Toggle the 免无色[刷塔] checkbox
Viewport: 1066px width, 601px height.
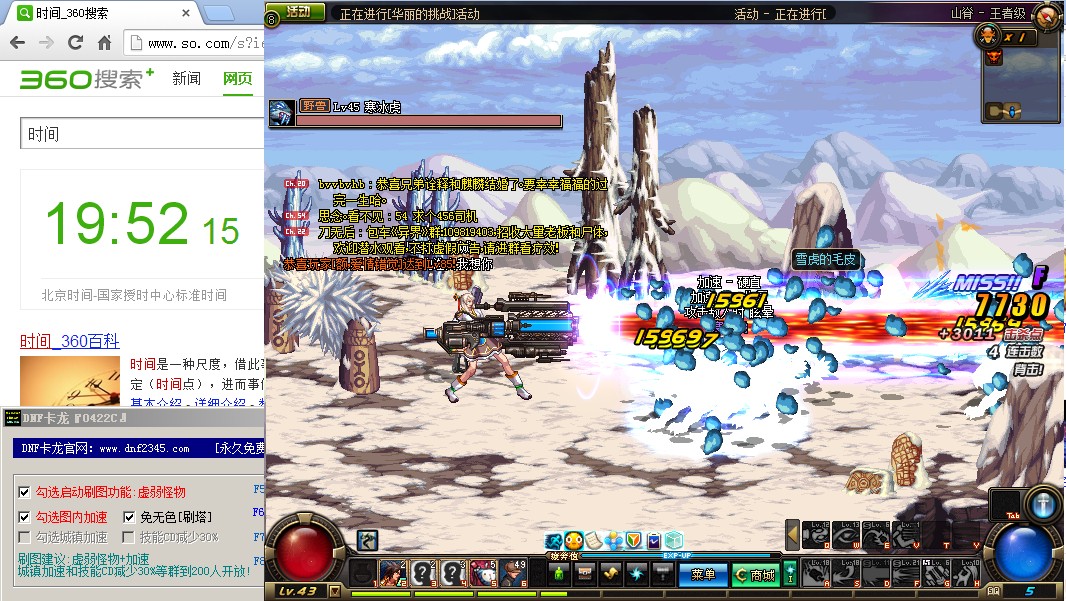click(x=129, y=517)
